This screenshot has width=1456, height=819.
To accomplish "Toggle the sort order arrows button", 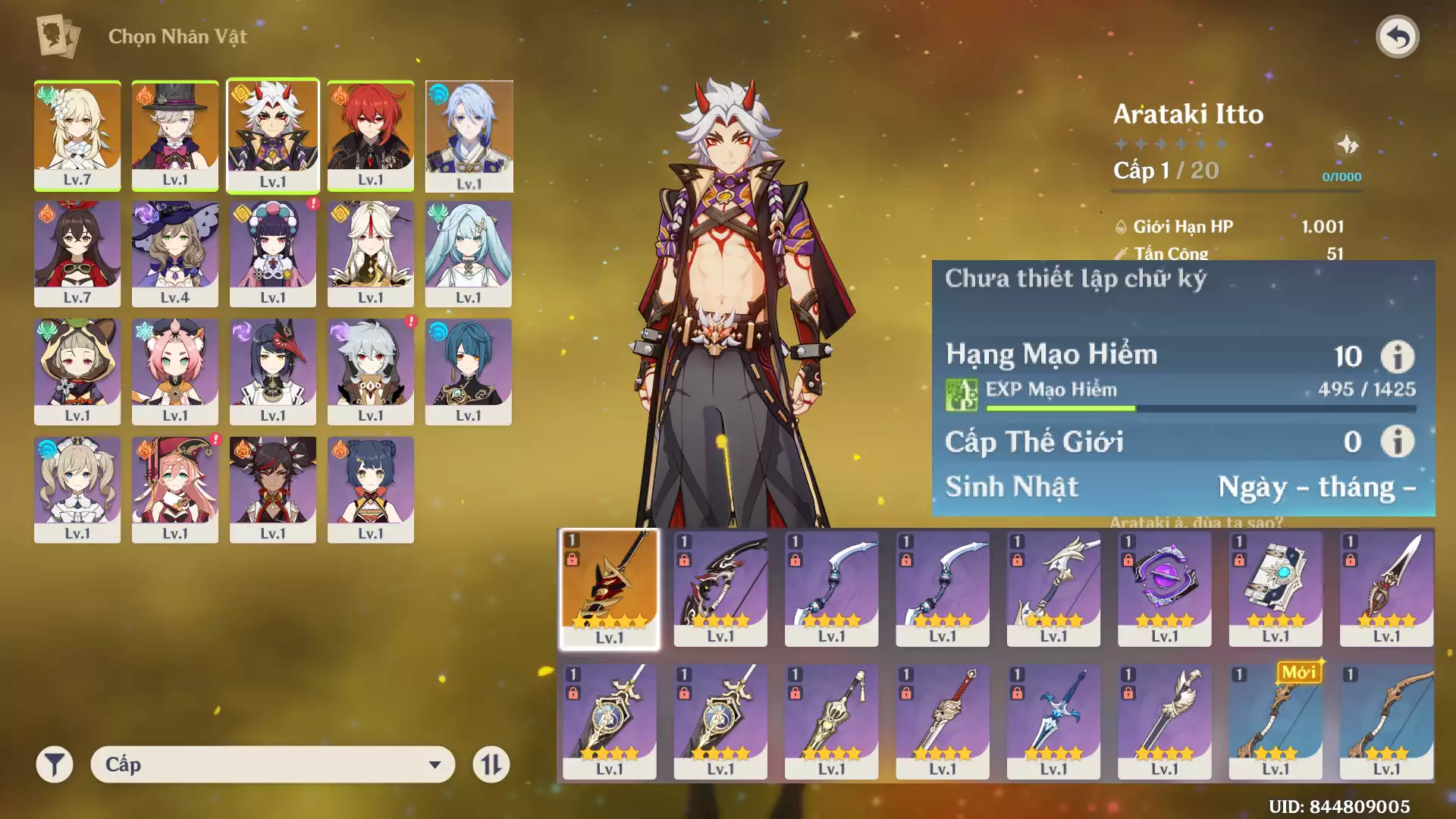I will click(x=491, y=764).
